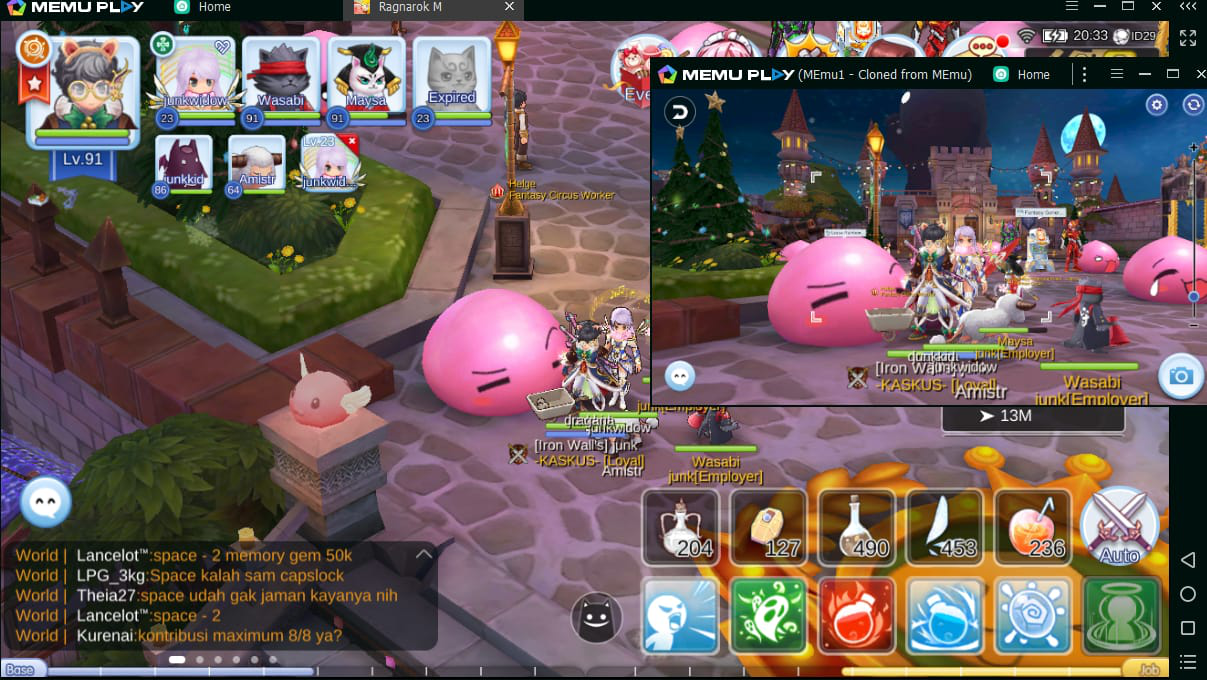Throw the red fire bottle skill
The width and height of the screenshot is (1207, 680).
tap(856, 615)
